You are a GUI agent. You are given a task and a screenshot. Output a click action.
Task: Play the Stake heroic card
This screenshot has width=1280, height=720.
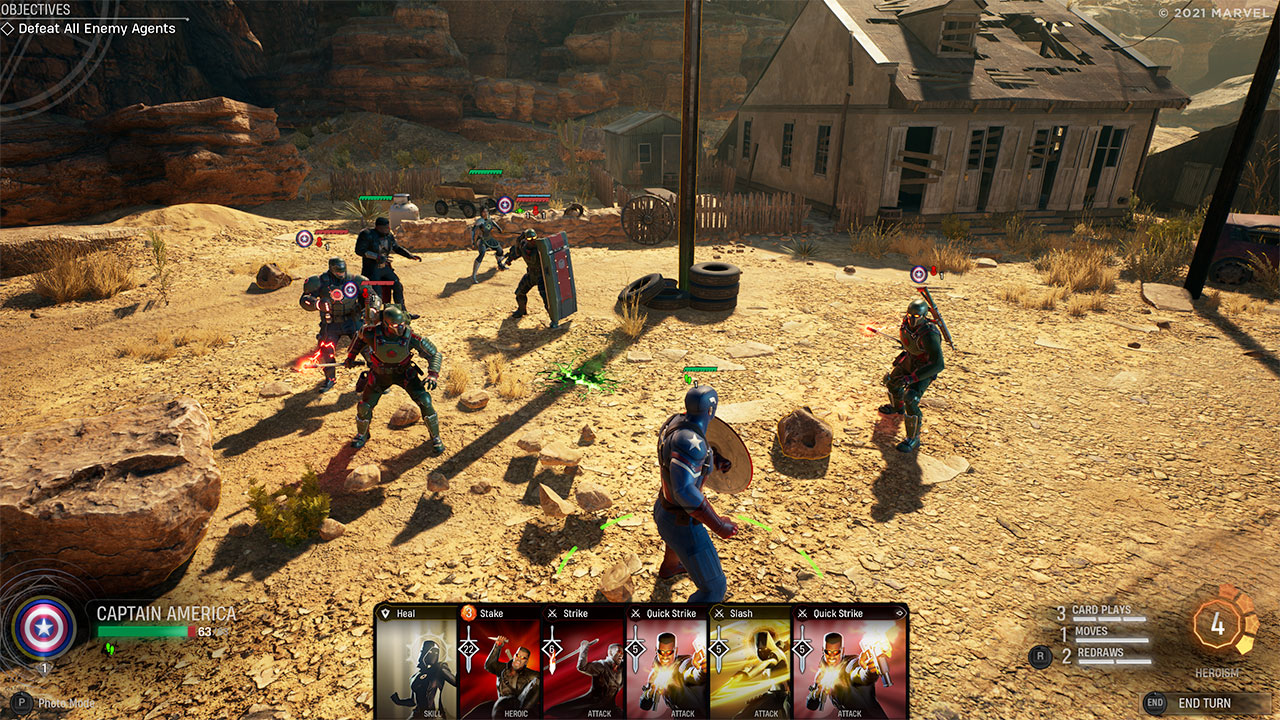[499, 662]
